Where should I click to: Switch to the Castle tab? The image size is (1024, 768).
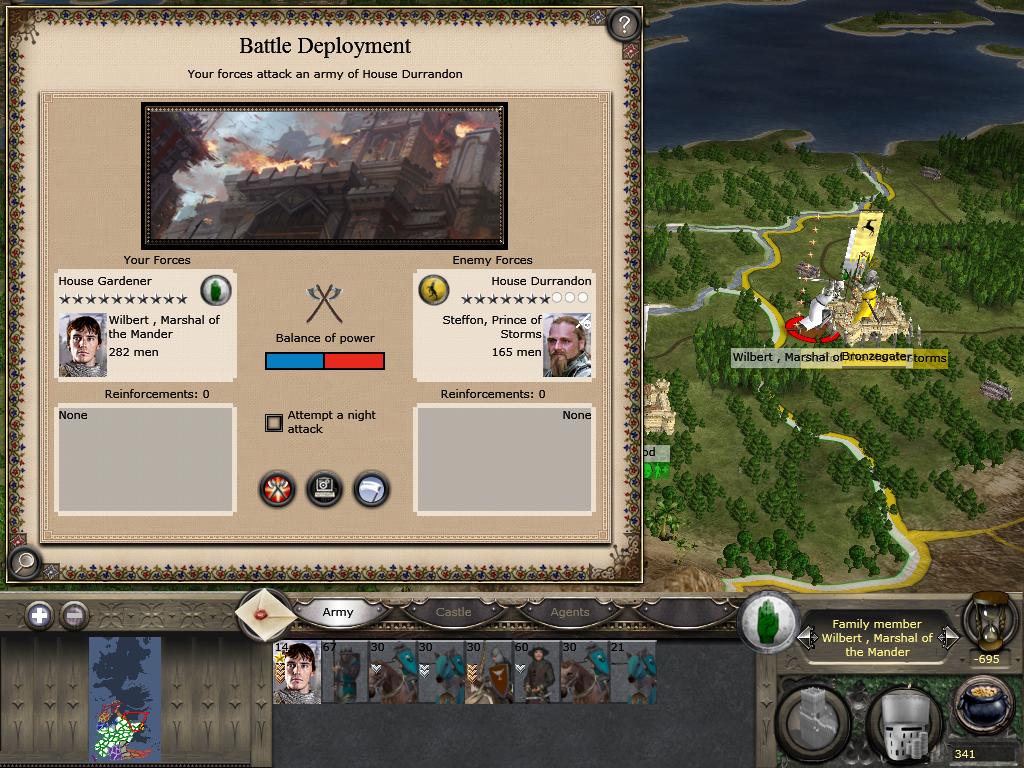(x=453, y=612)
